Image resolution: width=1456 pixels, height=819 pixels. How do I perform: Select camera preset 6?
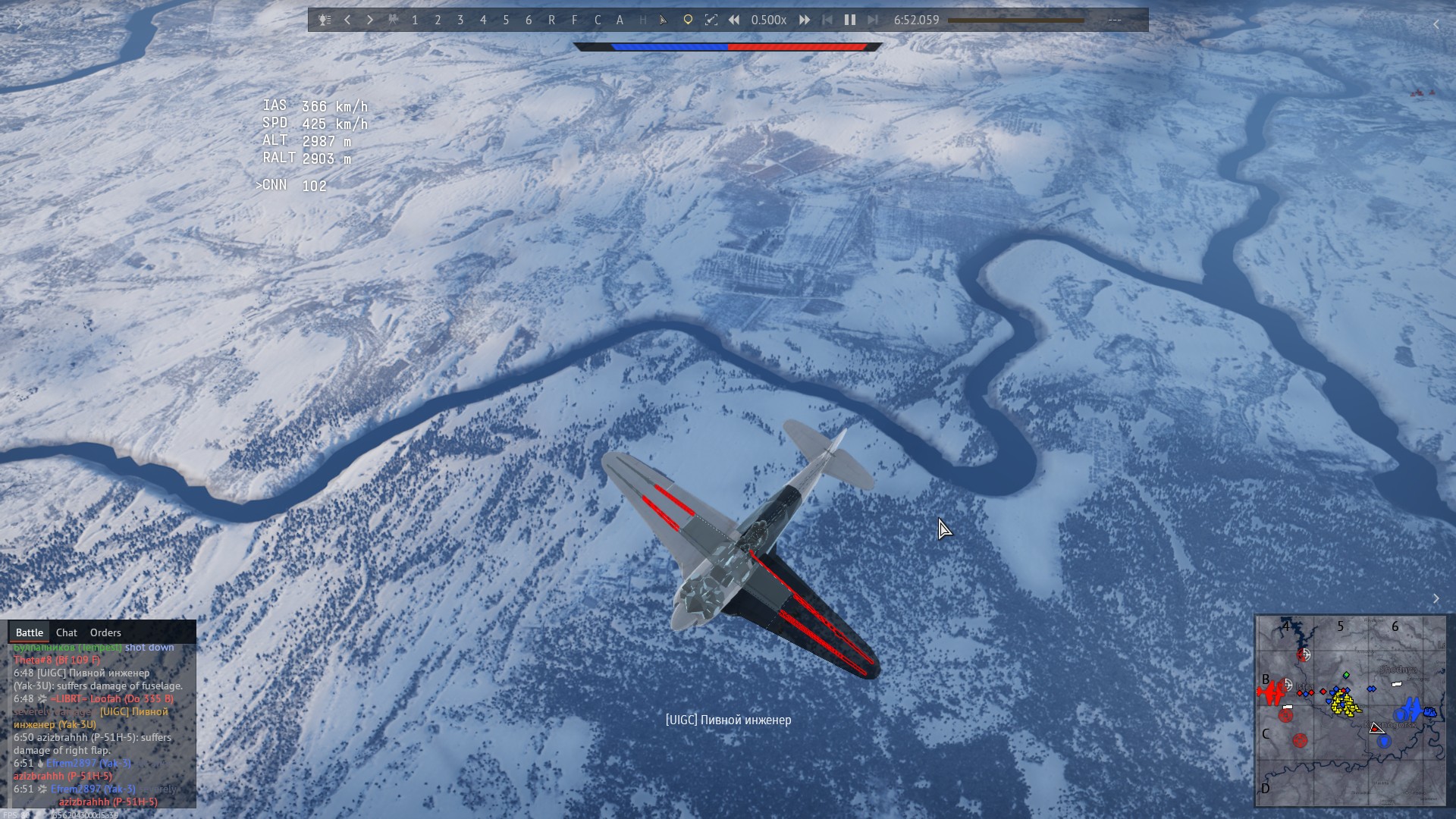coord(529,20)
